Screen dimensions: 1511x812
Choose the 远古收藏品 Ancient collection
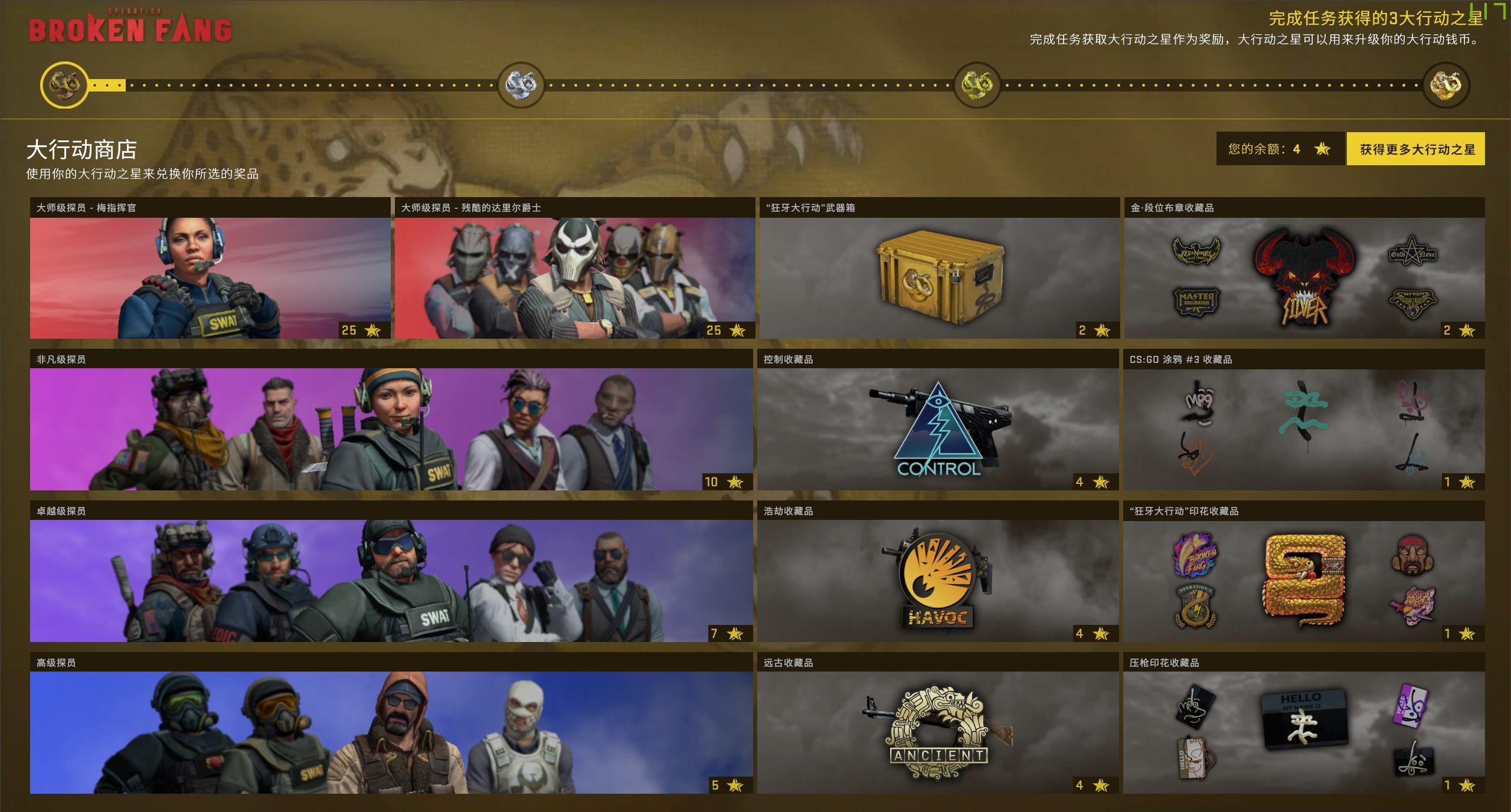938,732
